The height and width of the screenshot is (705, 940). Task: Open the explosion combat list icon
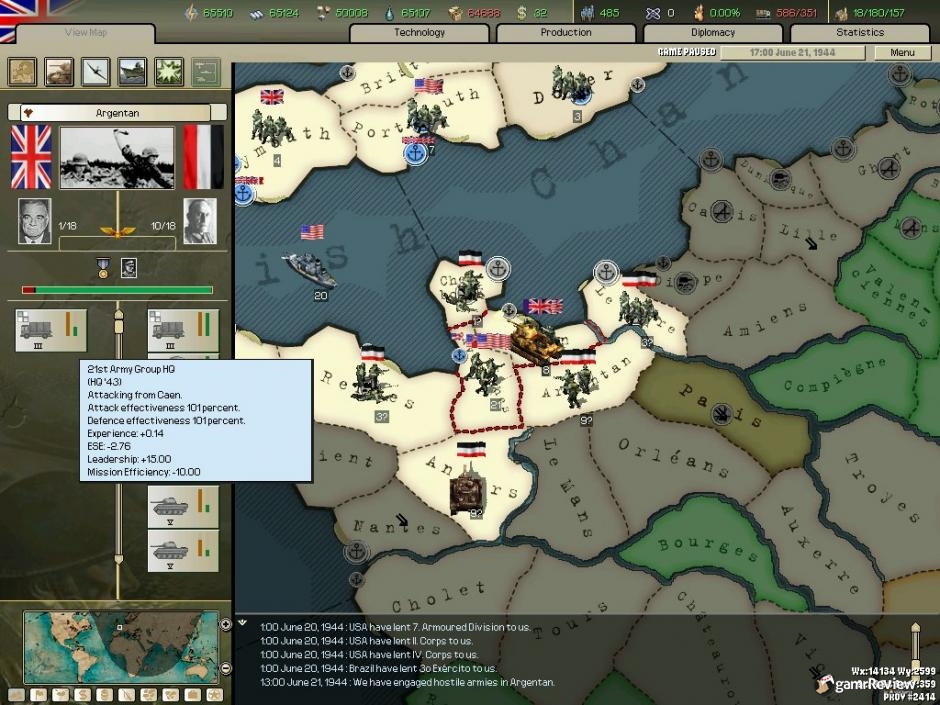[169, 71]
